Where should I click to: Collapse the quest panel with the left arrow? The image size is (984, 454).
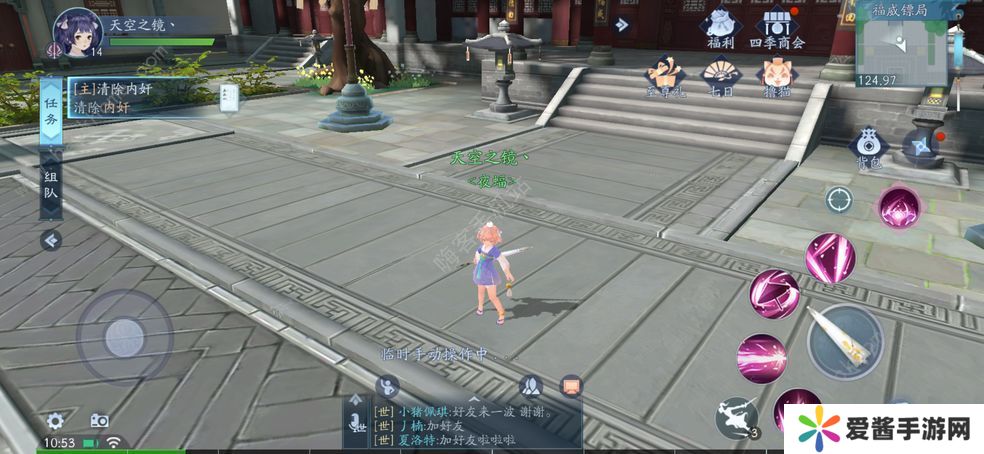pos(50,240)
